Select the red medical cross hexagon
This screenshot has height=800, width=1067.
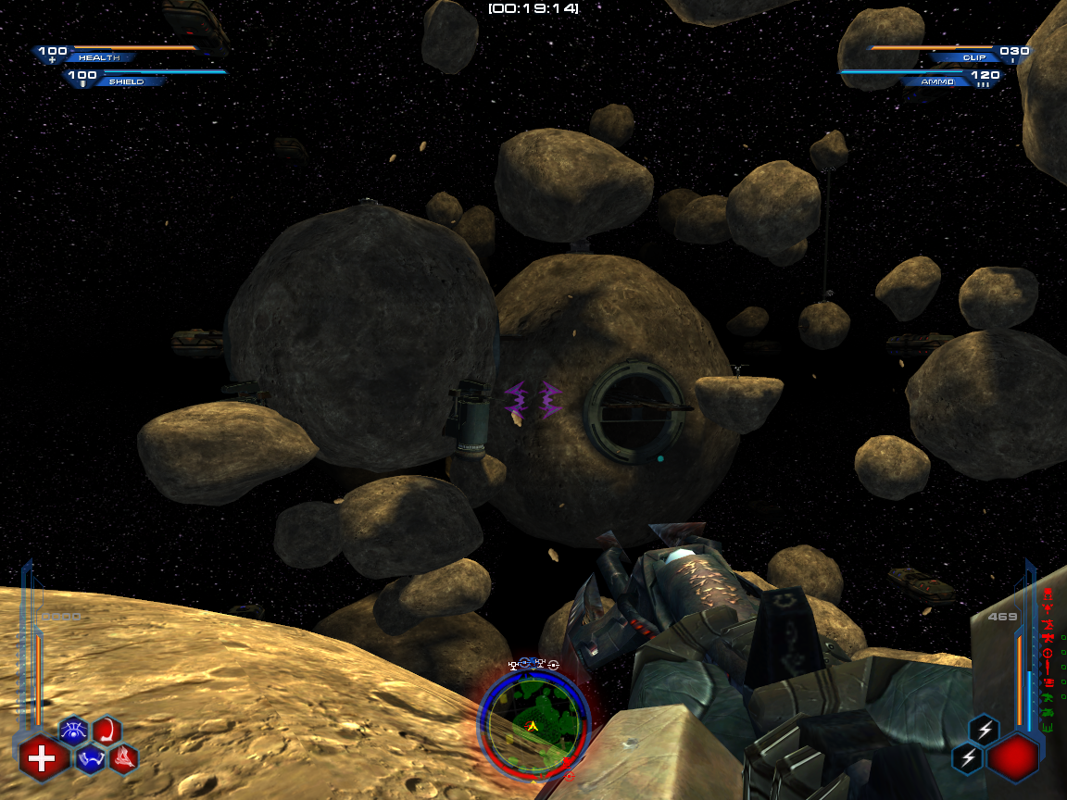click(41, 759)
